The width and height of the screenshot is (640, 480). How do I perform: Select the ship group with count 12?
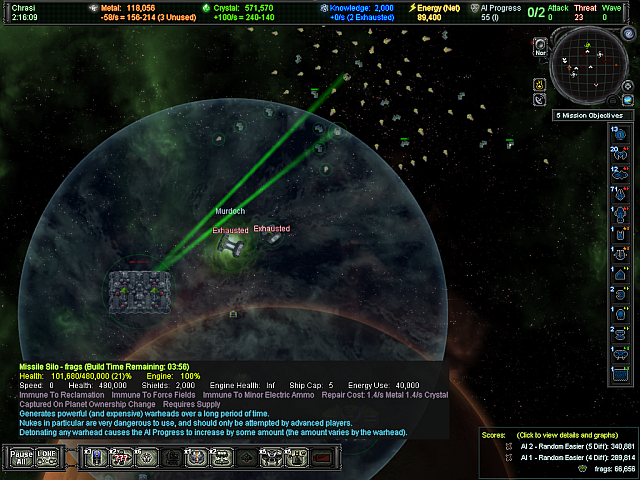(x=619, y=172)
